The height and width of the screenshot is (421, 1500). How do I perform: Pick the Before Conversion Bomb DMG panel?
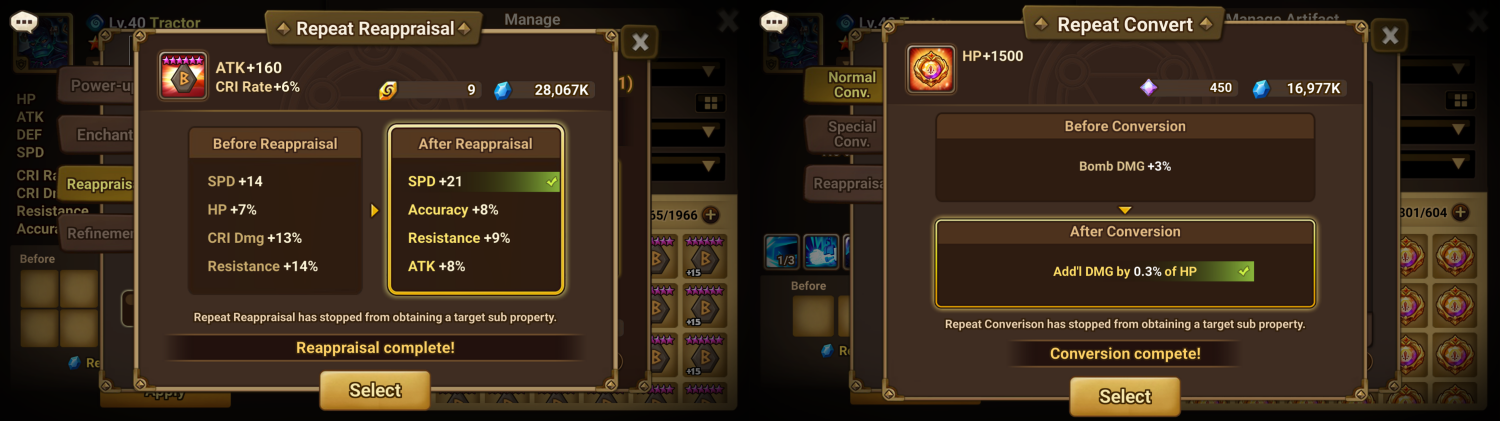pos(1125,157)
